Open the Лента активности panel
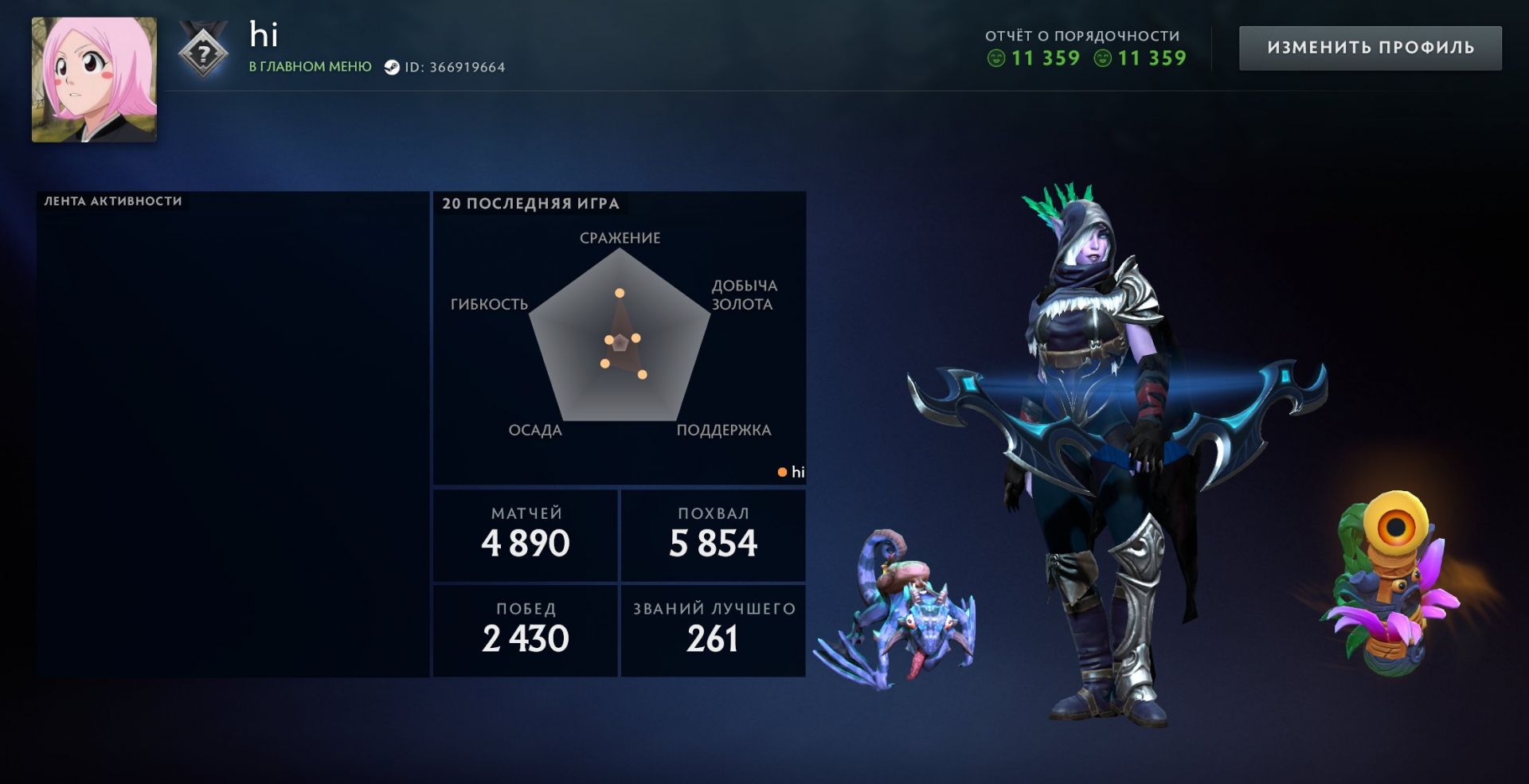The image size is (1529, 784). pyautogui.click(x=233, y=434)
